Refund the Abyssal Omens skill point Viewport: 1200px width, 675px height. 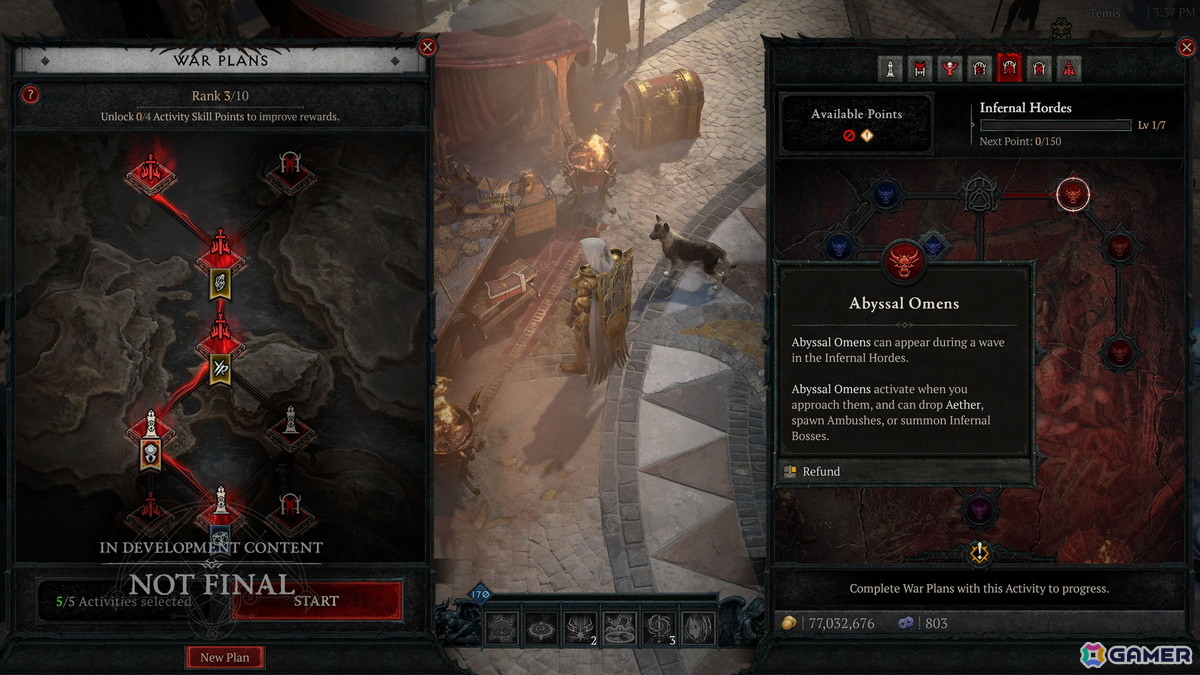(x=820, y=471)
